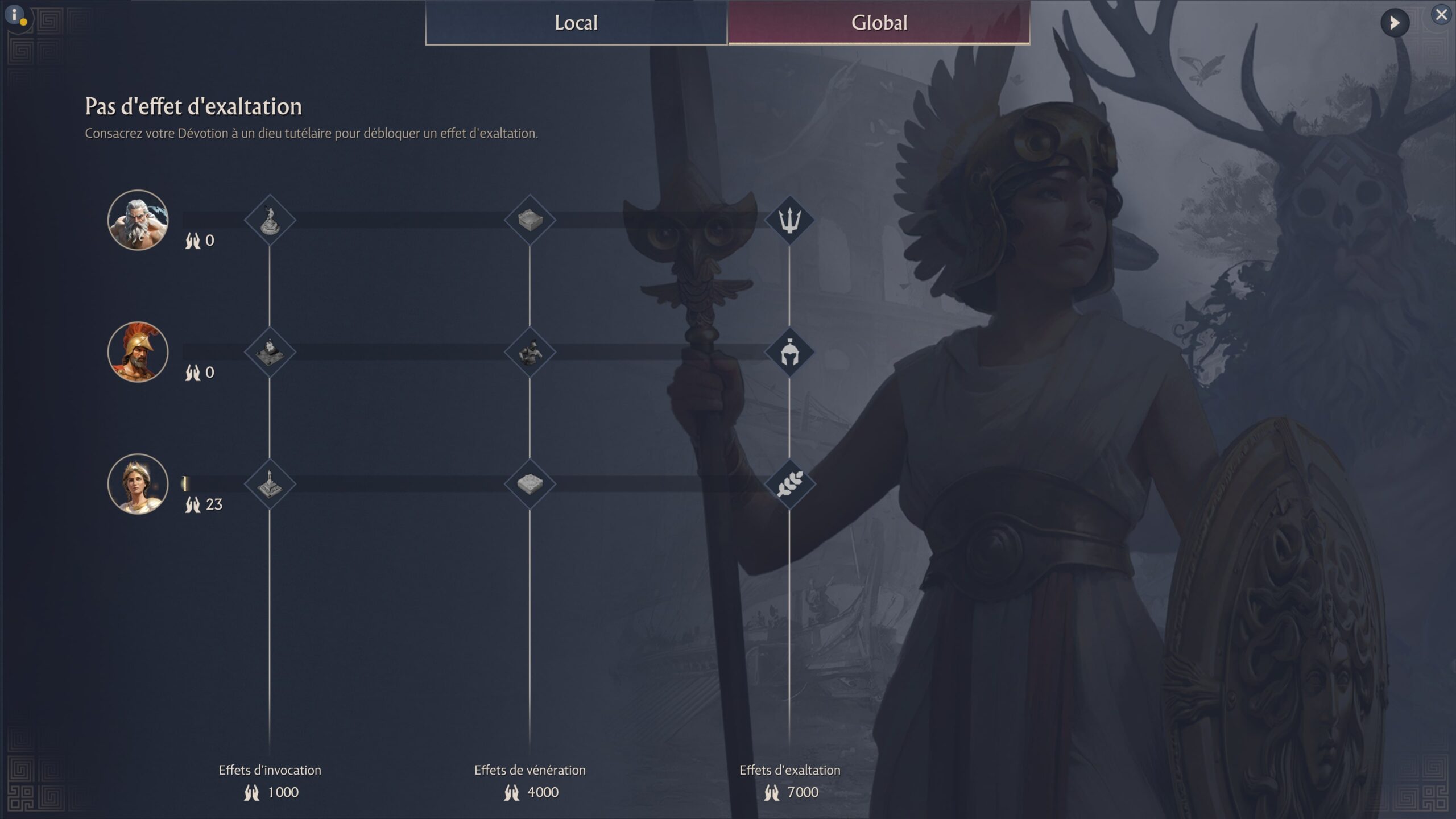Pick the crowned goddess portrait
The height and width of the screenshot is (819, 1456).
coord(138,484)
